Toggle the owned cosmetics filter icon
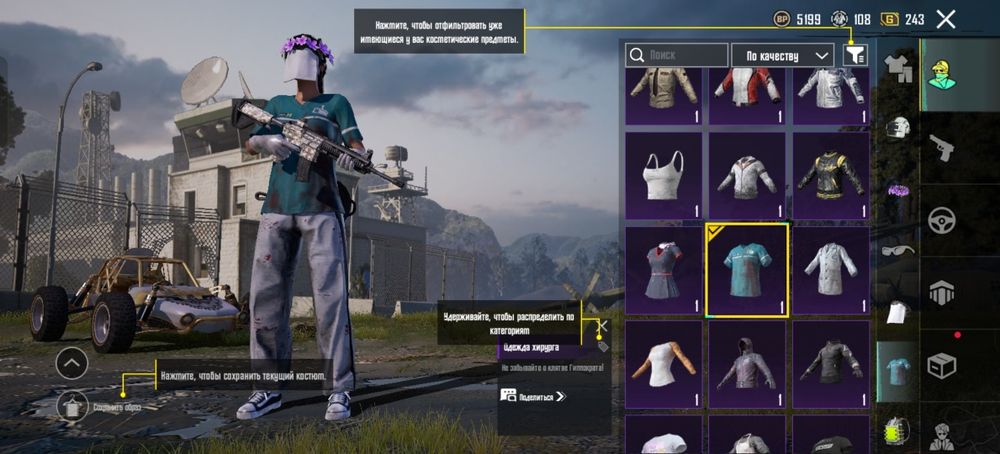 coord(855,56)
